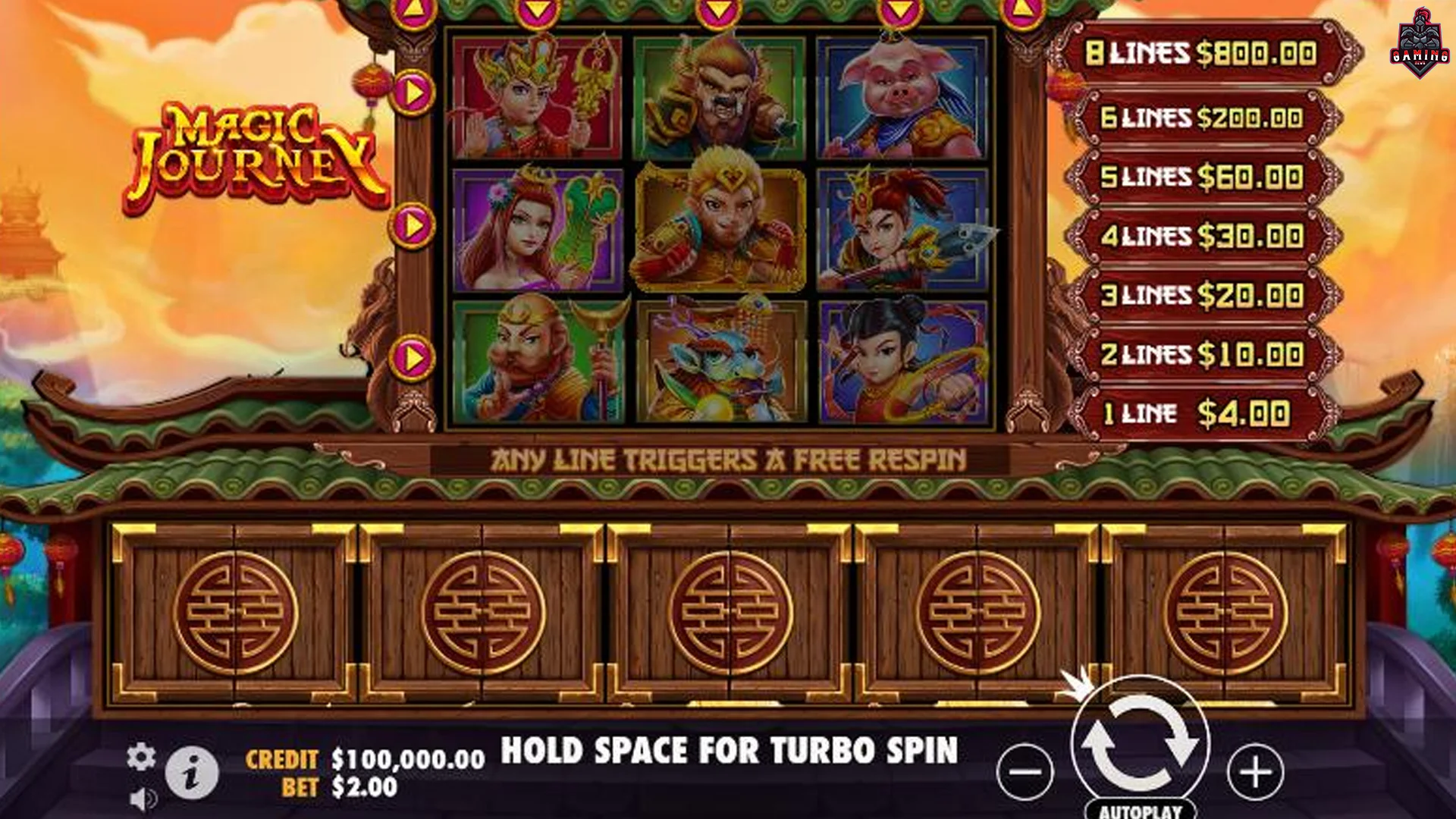1456x819 pixels.
Task: Decrease the bet with the minus button
Action: coord(1025,772)
